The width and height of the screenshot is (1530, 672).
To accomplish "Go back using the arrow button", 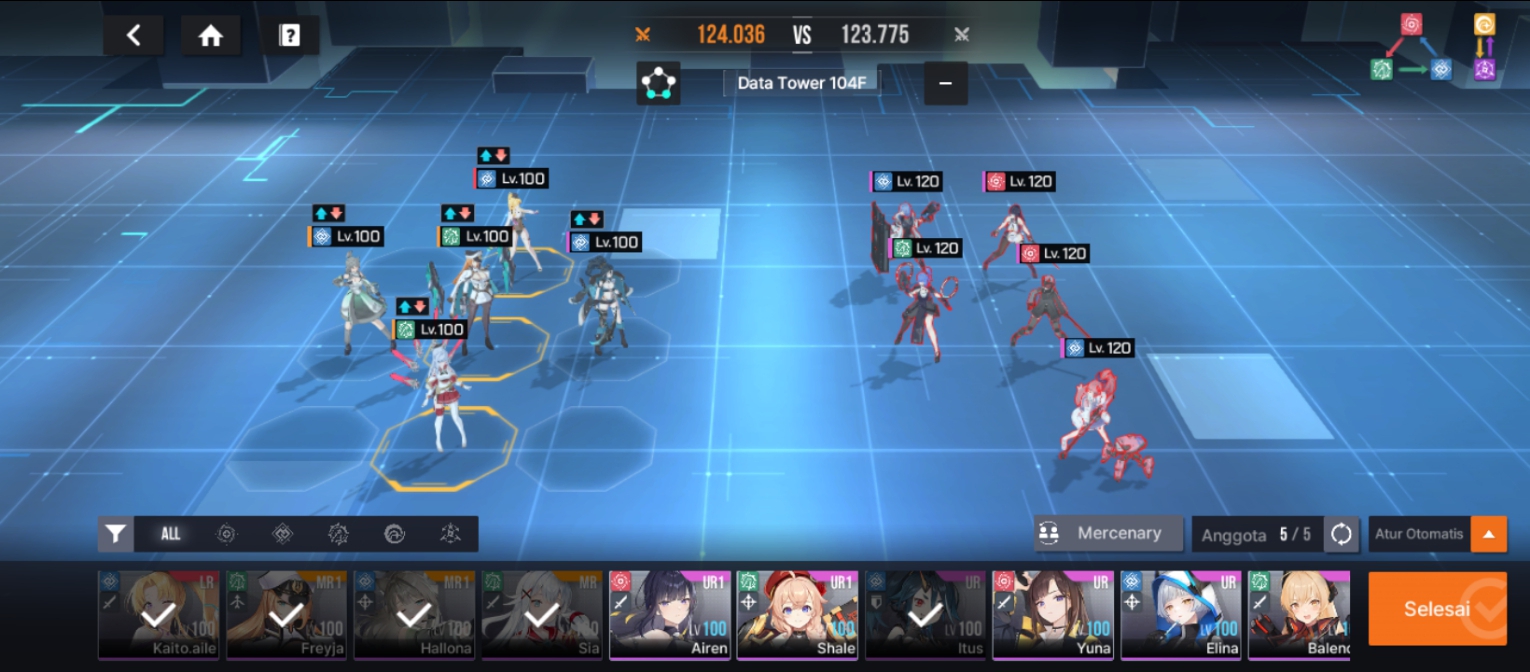I will coord(133,36).
